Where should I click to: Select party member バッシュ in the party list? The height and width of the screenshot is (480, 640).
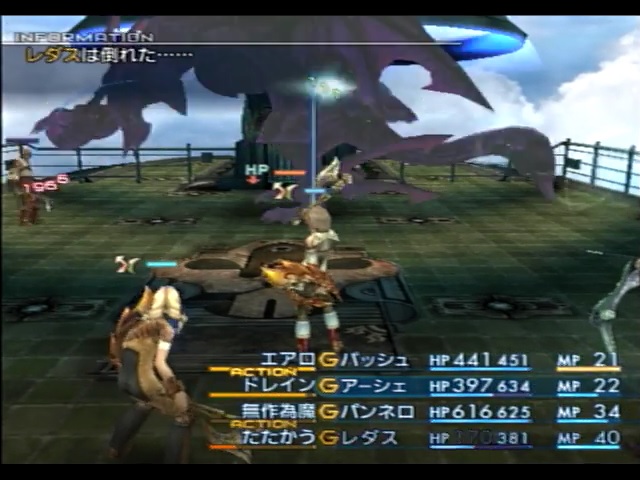[x=374, y=360]
